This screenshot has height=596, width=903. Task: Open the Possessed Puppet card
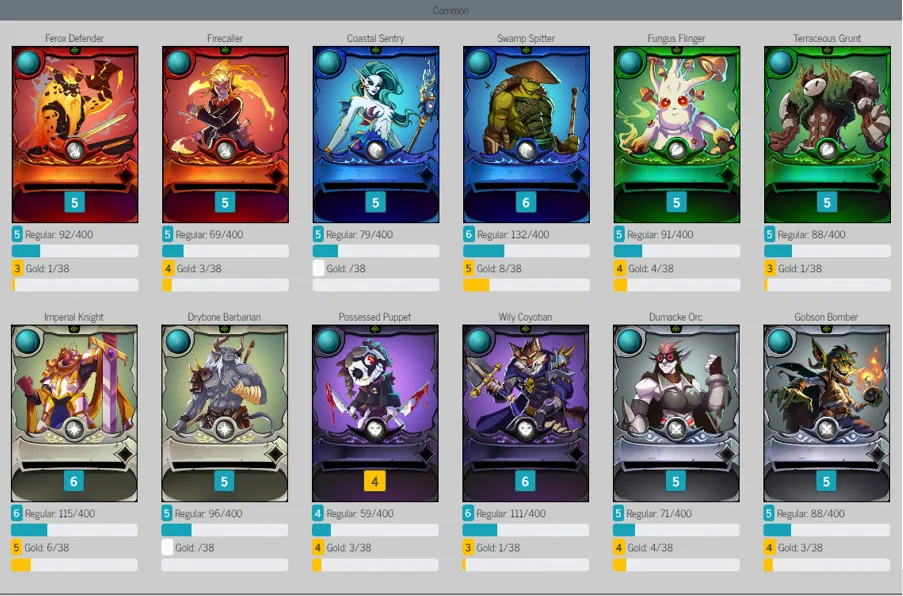(x=375, y=412)
